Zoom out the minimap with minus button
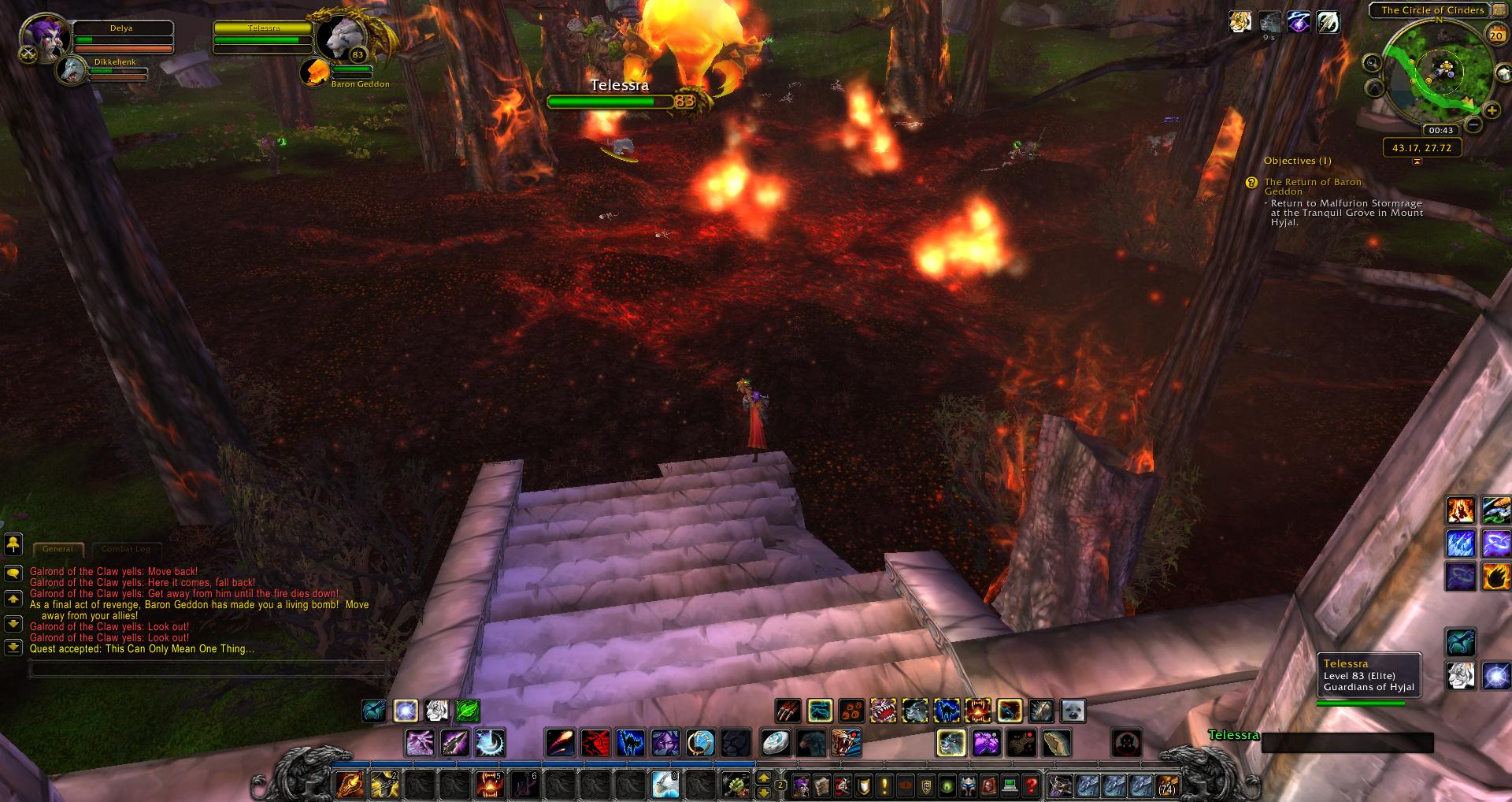This screenshot has height=802, width=1512. (x=1473, y=125)
